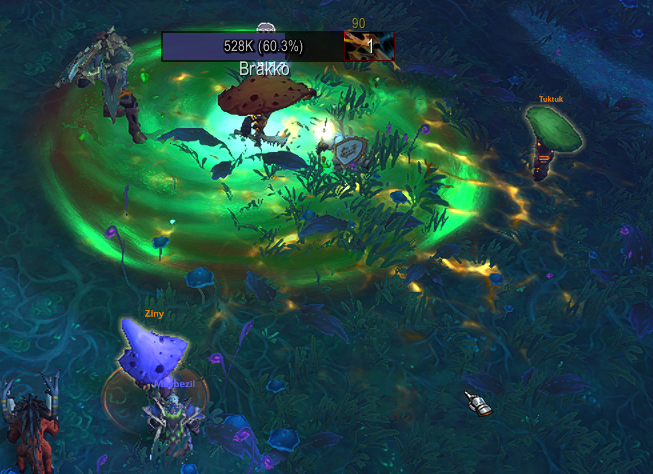Target Brakko via its nameplate bar

(252, 46)
